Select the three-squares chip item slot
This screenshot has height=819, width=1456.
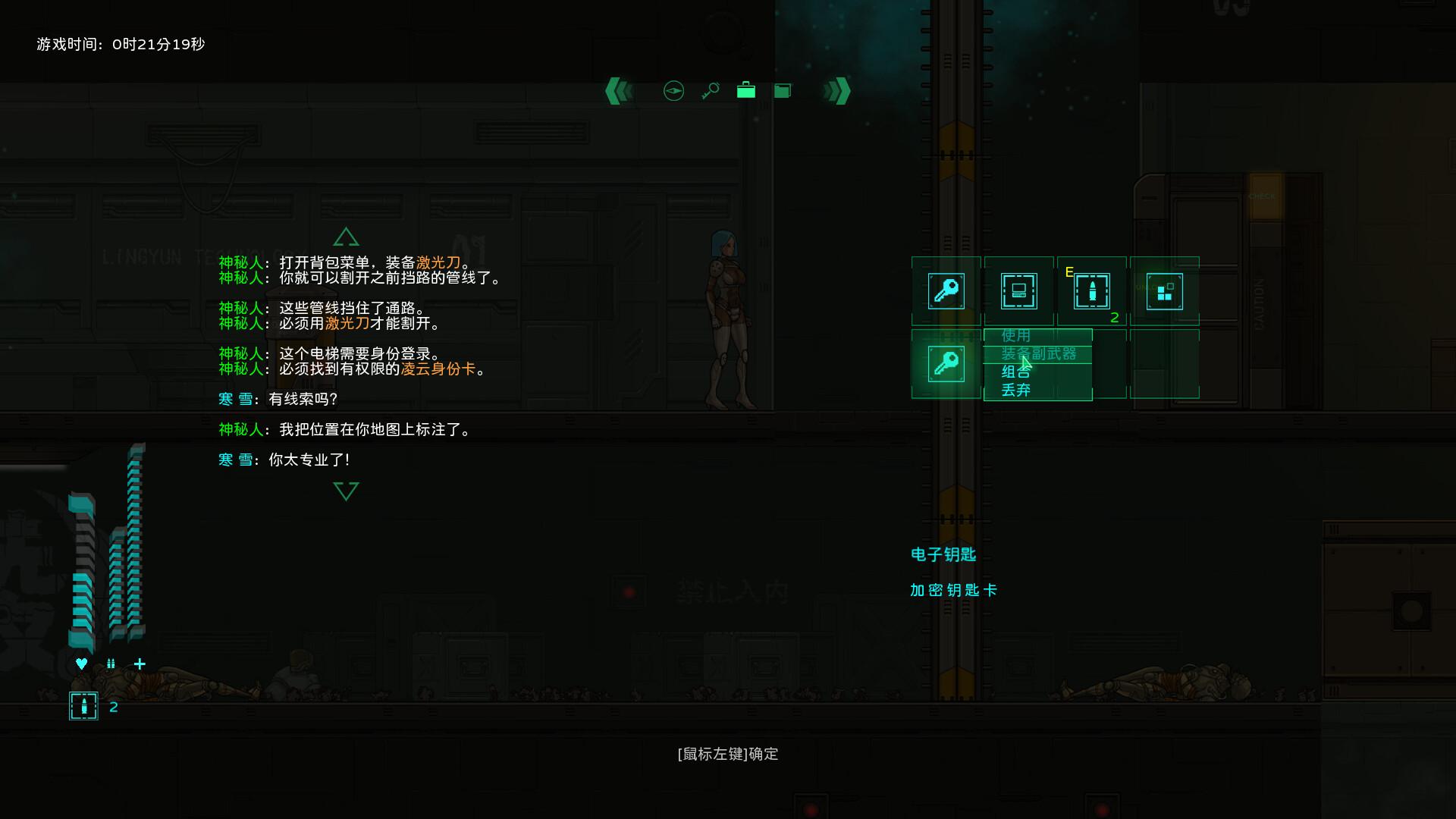point(1164,291)
